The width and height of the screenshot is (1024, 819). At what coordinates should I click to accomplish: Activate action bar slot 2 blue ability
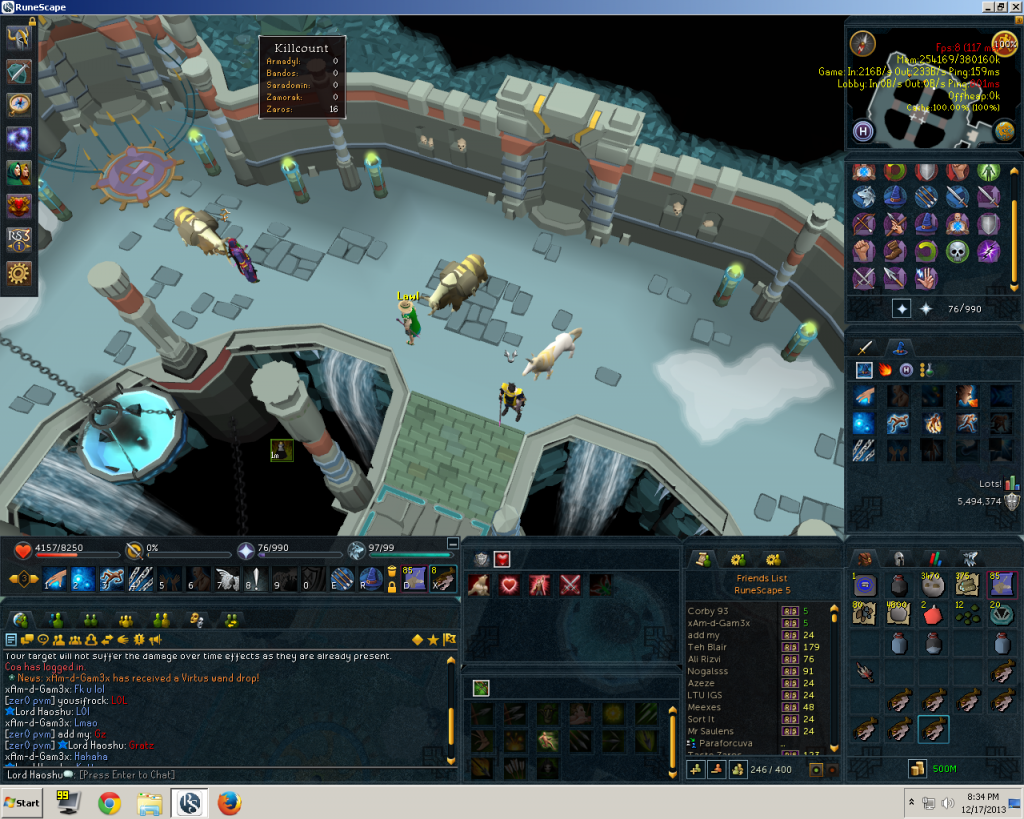82,579
